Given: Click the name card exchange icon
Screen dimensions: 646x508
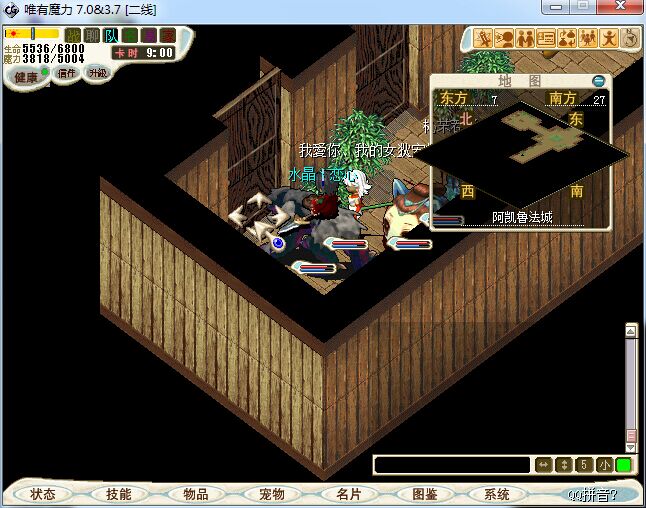Looking at the screenshot, I should pyautogui.click(x=546, y=39).
